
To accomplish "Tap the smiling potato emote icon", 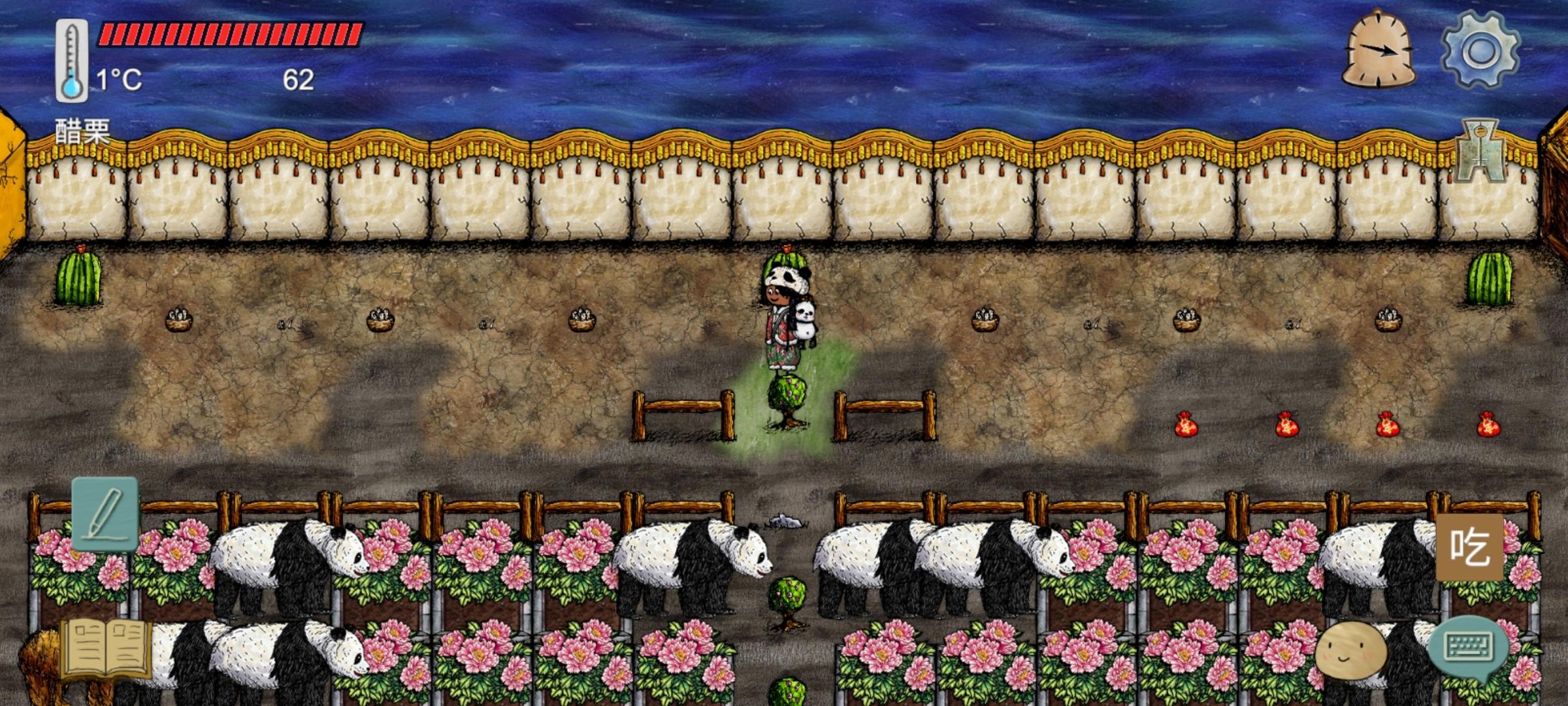I will pyautogui.click(x=1350, y=650).
